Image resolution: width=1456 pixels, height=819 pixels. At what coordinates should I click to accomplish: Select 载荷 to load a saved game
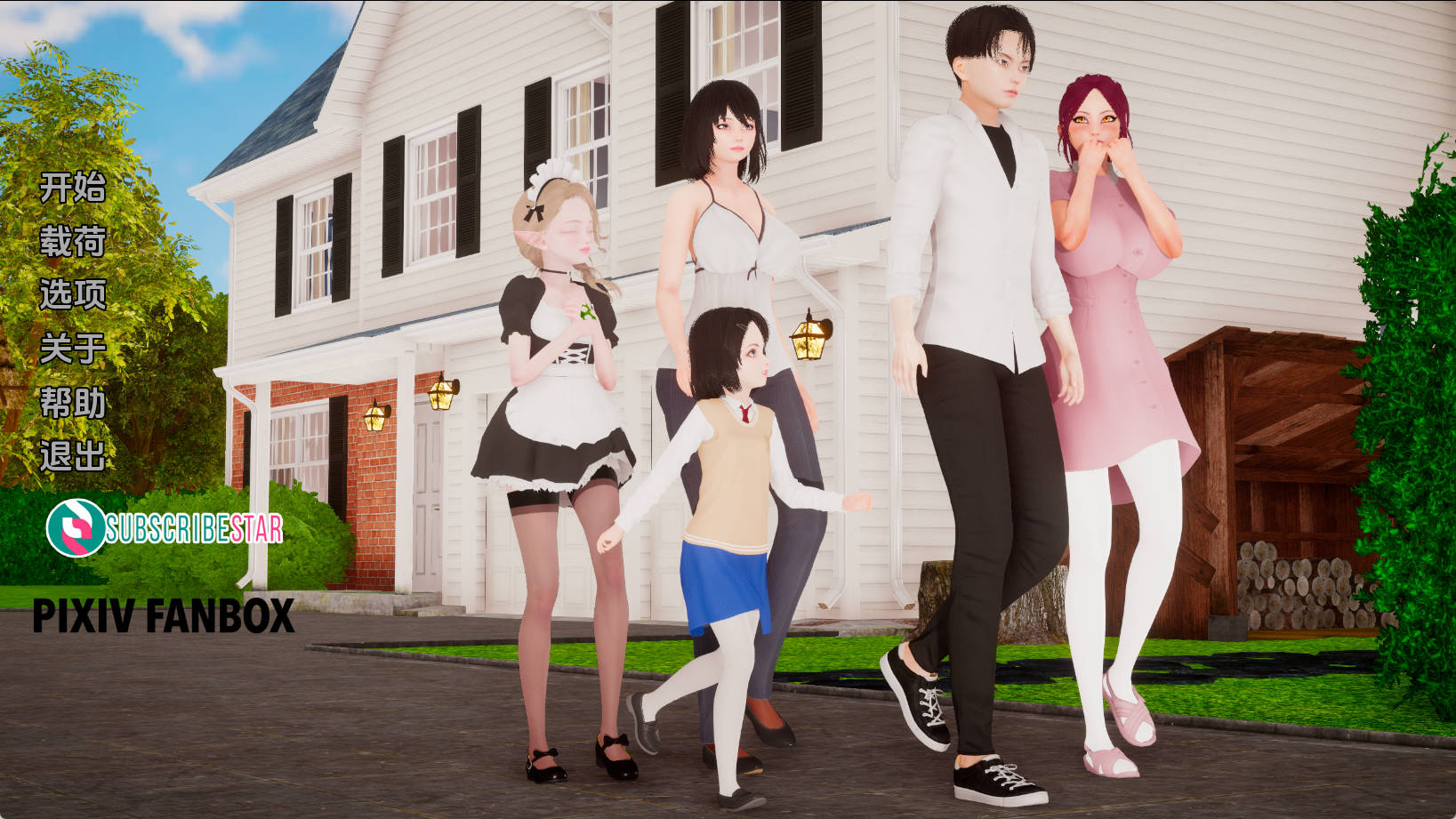[x=73, y=241]
